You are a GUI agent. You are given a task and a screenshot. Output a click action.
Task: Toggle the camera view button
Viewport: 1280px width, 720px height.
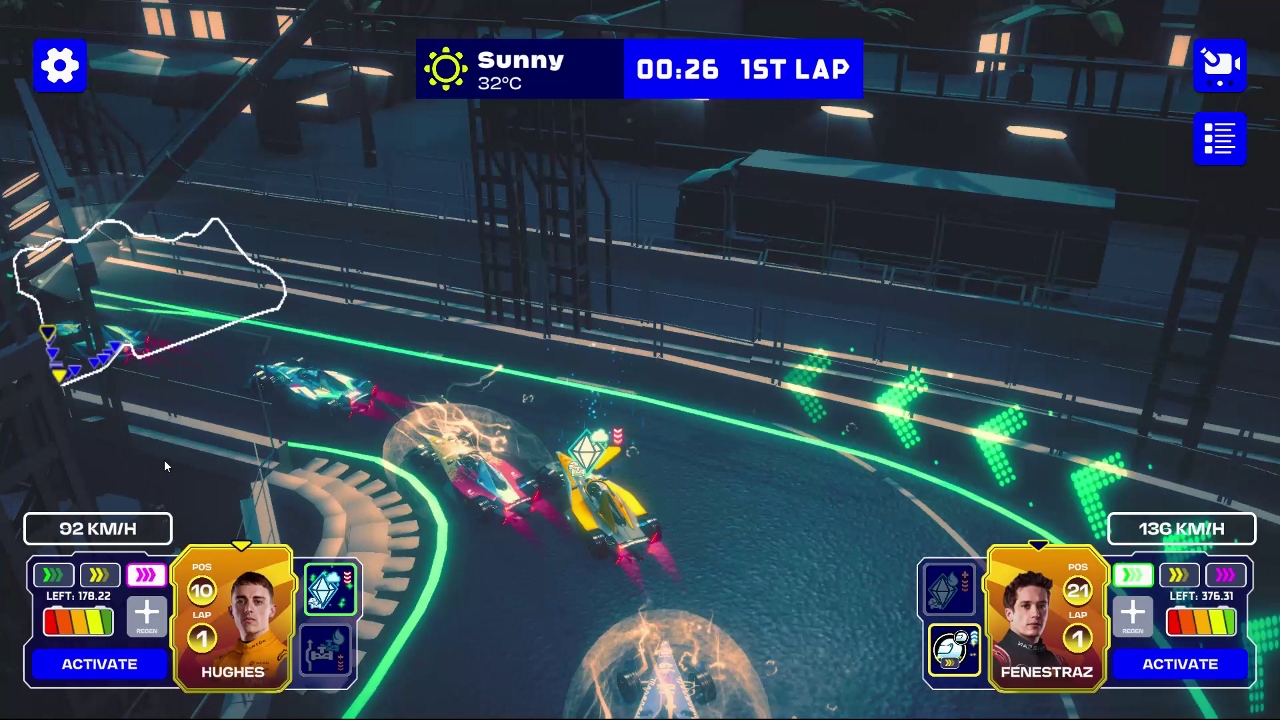click(x=1219, y=66)
